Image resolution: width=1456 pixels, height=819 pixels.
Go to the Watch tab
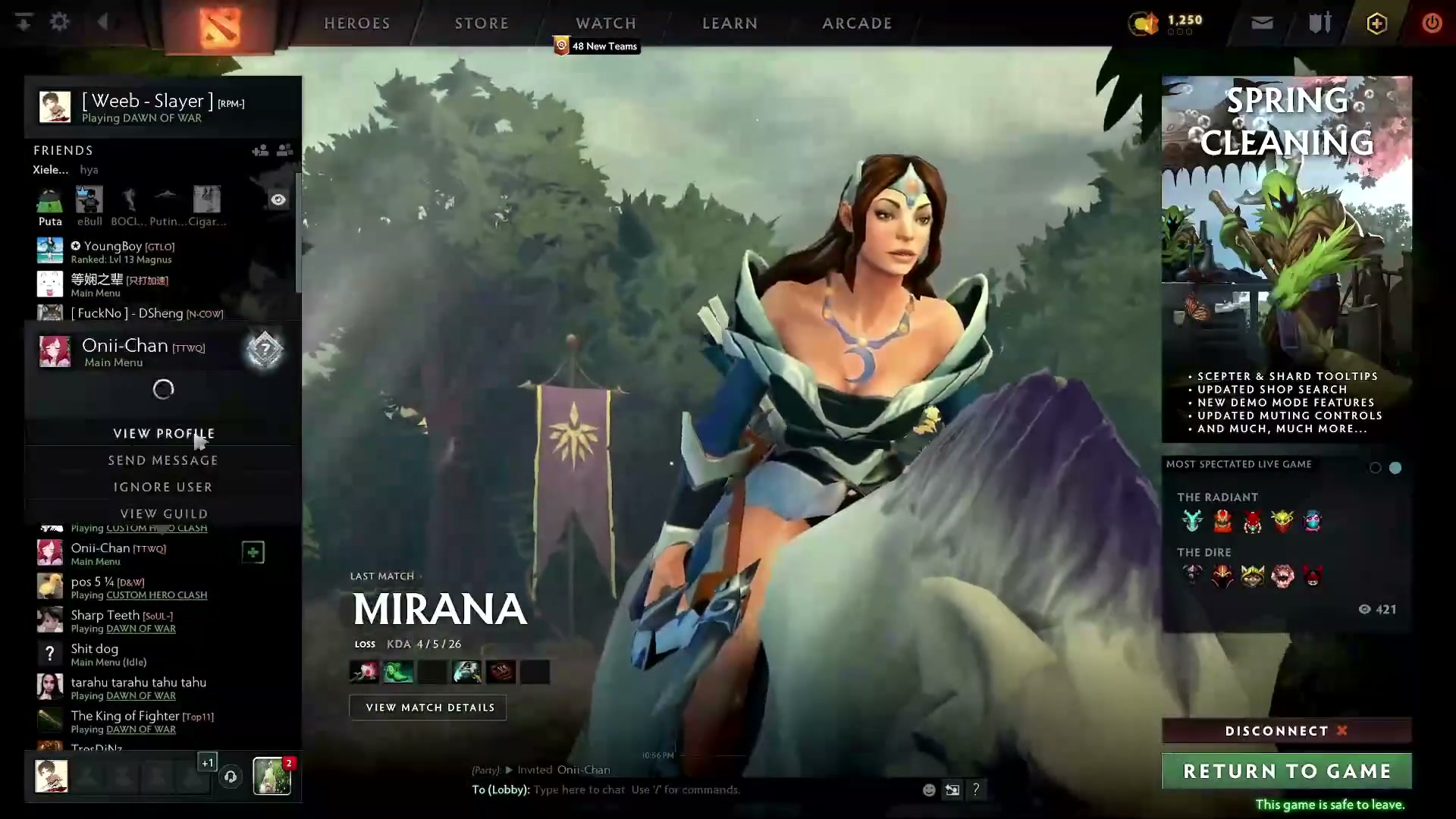[606, 24]
